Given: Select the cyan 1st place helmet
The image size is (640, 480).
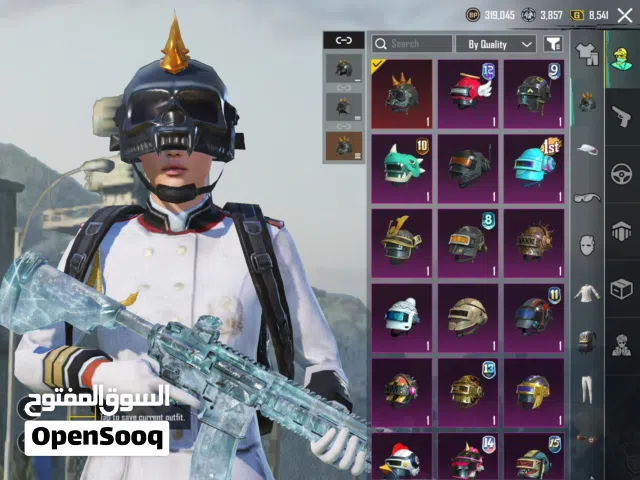Looking at the screenshot, I should click(533, 167).
